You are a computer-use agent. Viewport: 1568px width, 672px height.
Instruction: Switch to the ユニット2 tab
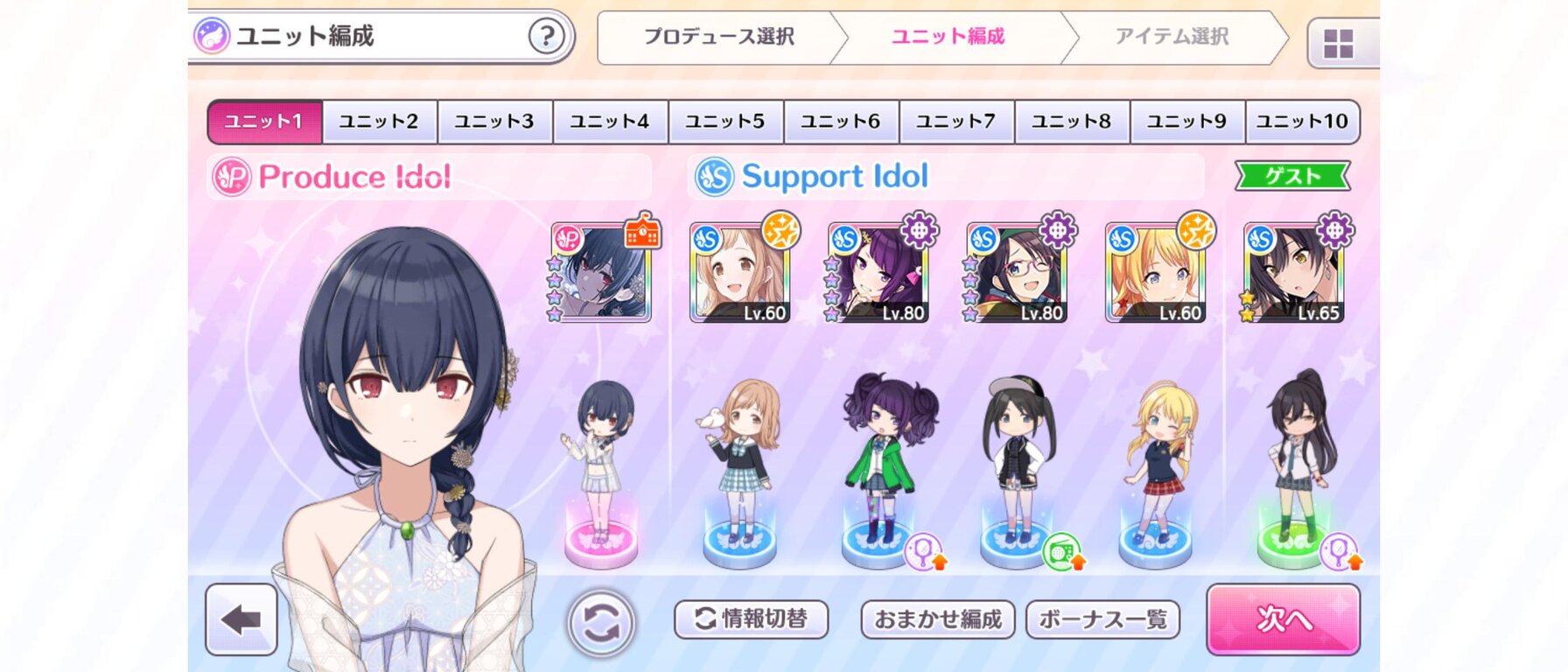[x=380, y=122]
